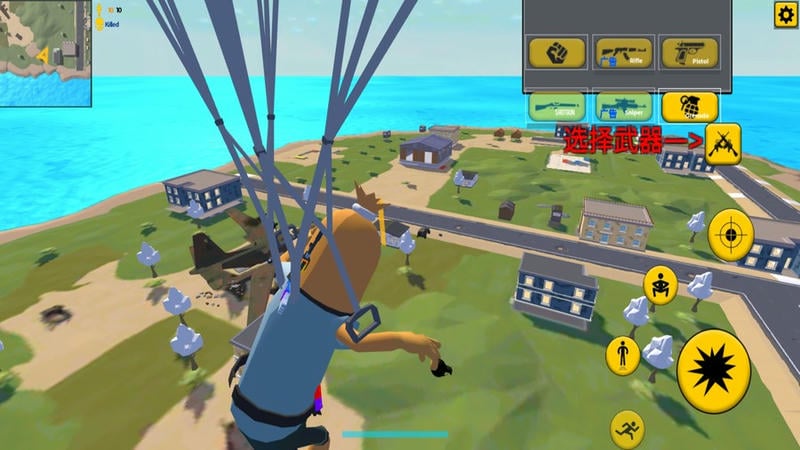Equip the Pistol weapon
Viewport: 800px width, 450px height.
(690, 52)
